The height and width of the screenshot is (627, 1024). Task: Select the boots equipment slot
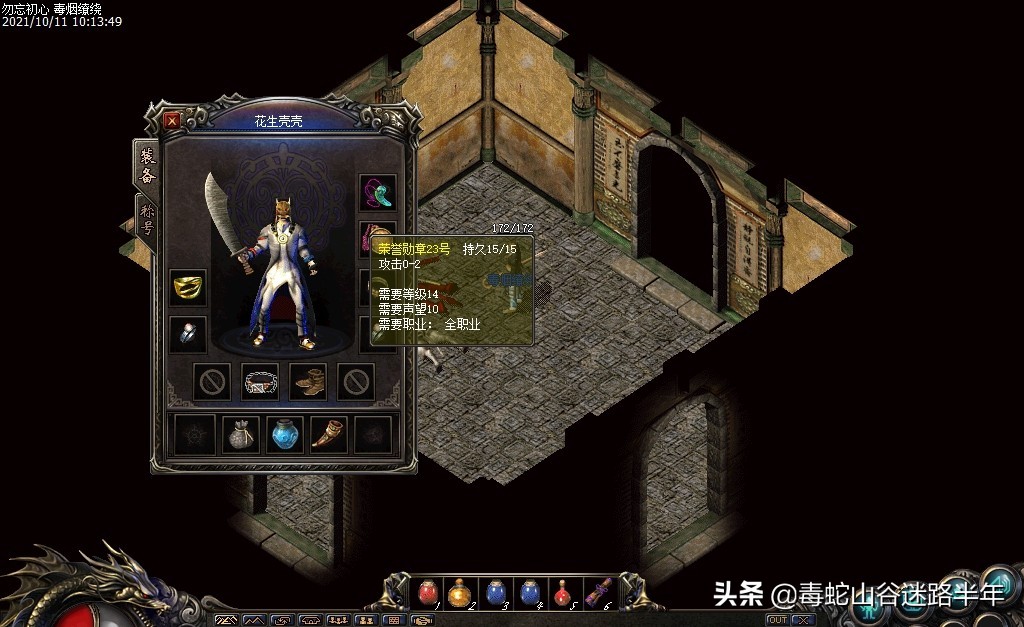(x=308, y=381)
